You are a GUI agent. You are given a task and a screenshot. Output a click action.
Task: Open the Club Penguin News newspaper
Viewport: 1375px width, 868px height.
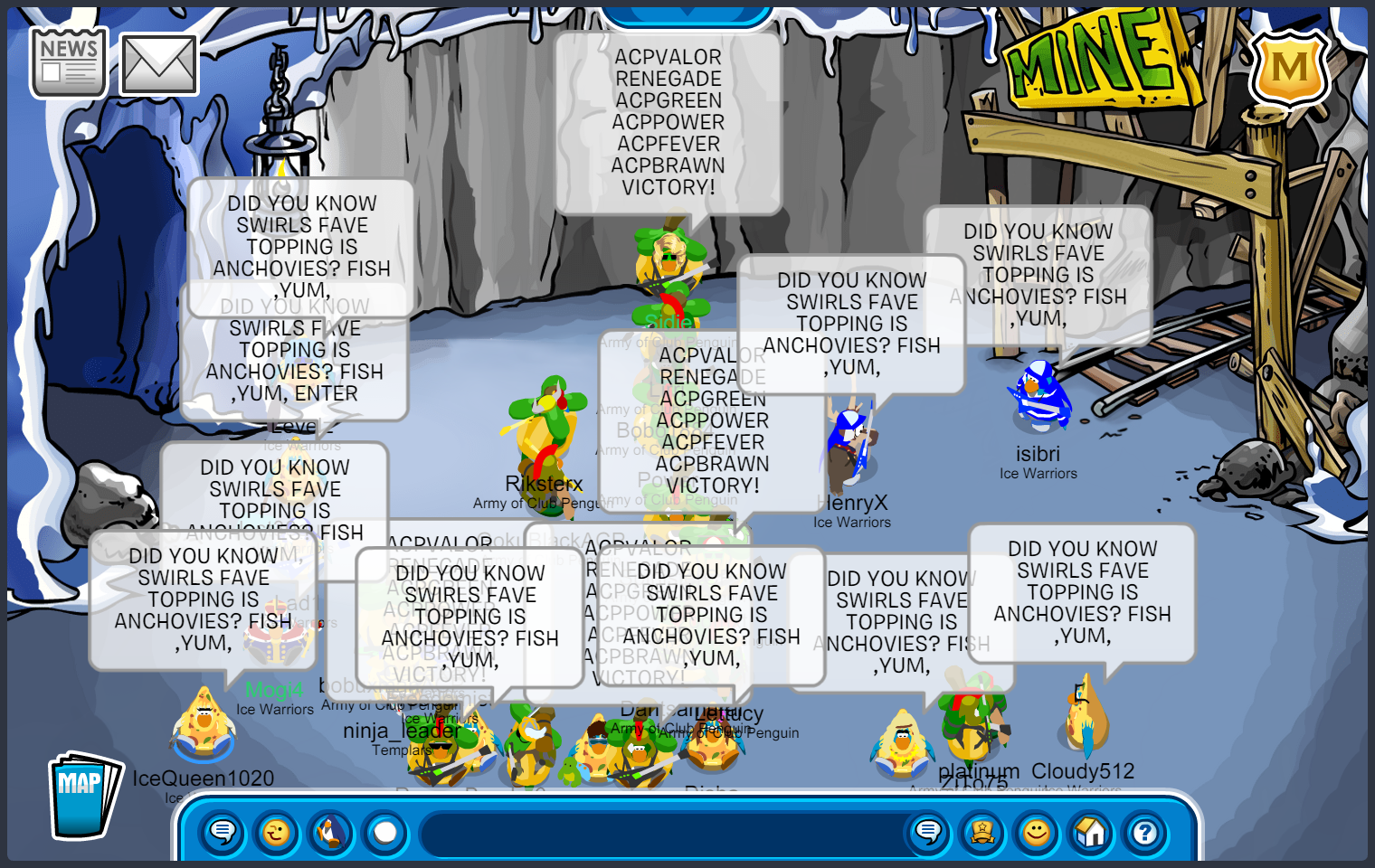[69, 61]
